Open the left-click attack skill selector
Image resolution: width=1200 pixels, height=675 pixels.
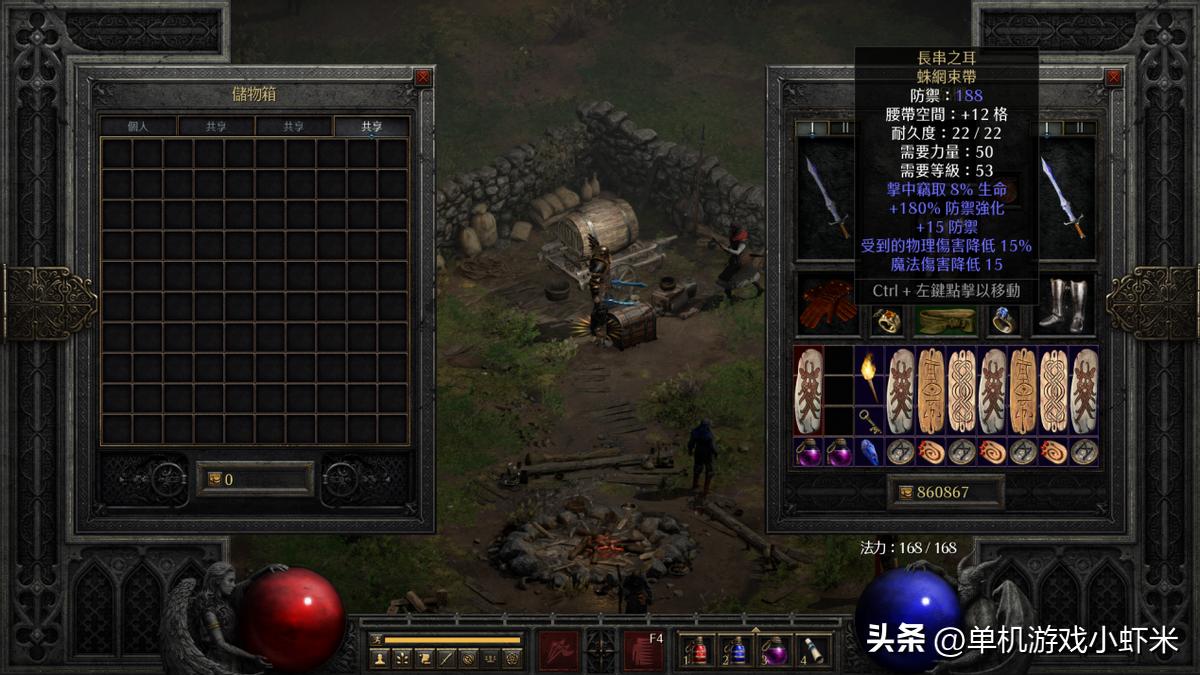[x=558, y=651]
